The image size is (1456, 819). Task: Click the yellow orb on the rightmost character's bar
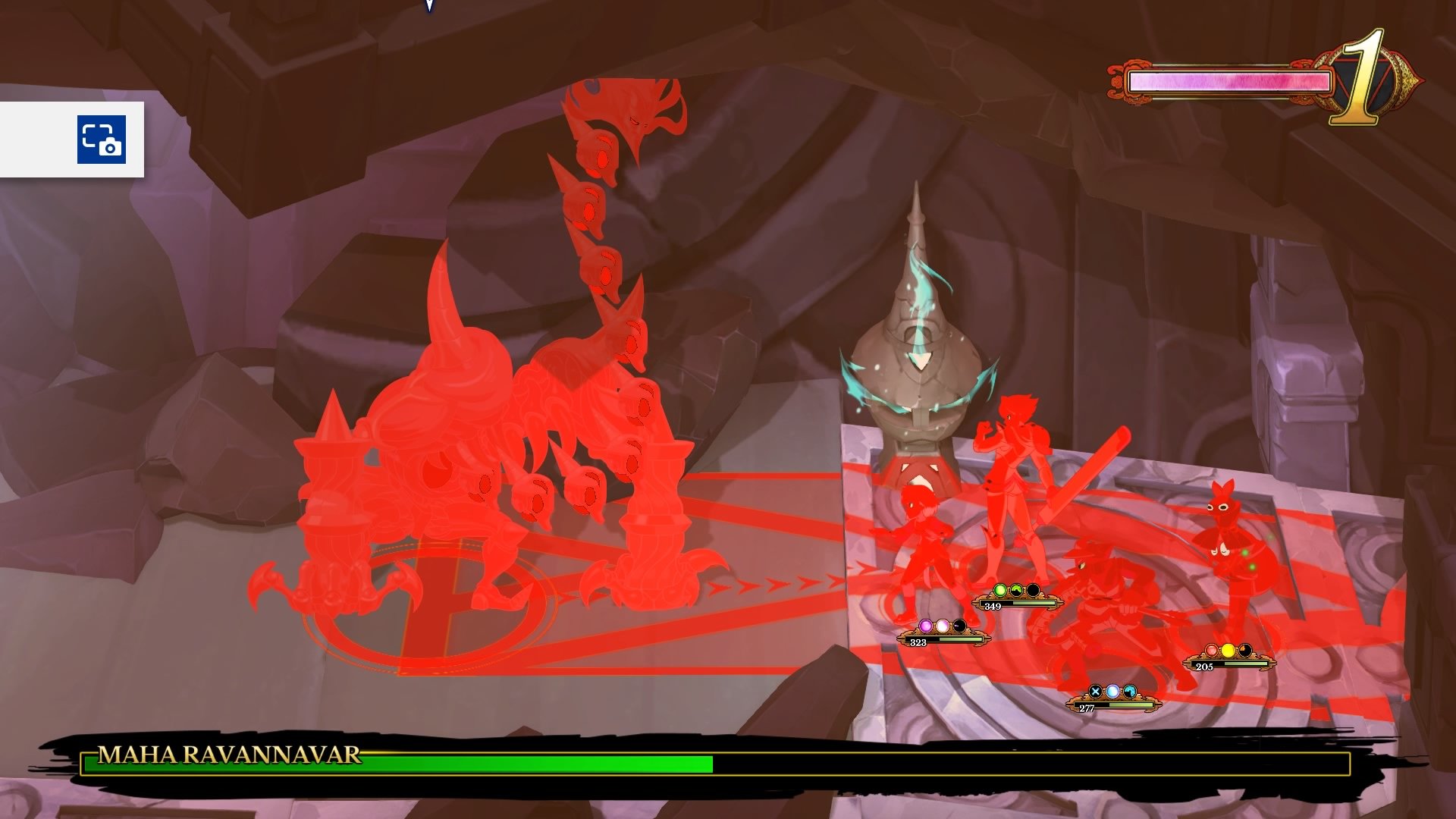[1228, 650]
